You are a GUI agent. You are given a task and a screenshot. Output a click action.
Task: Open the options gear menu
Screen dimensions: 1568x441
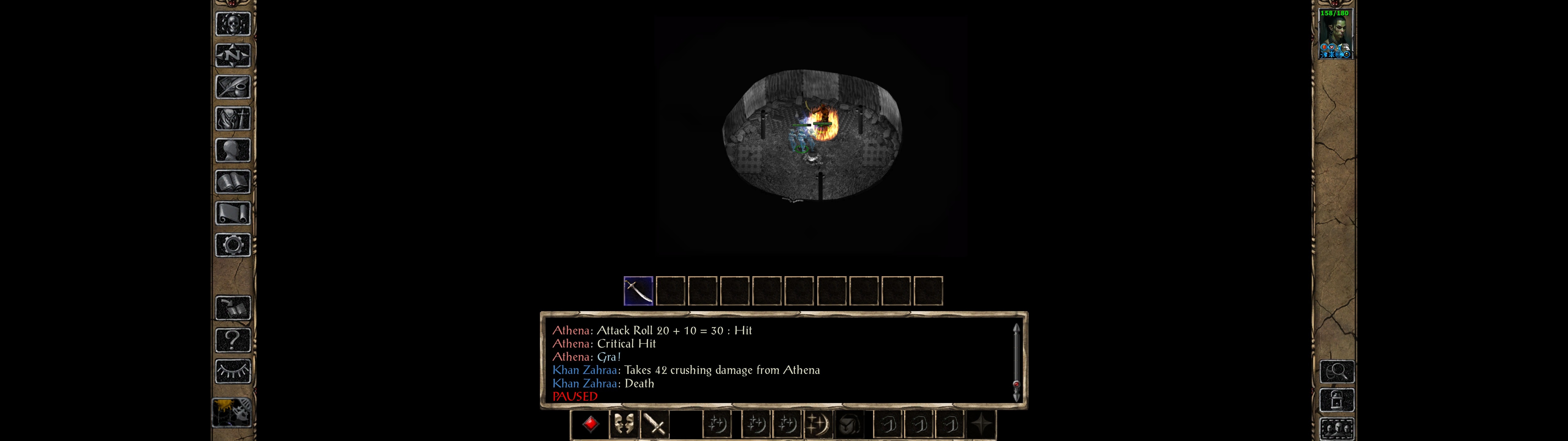click(x=232, y=246)
